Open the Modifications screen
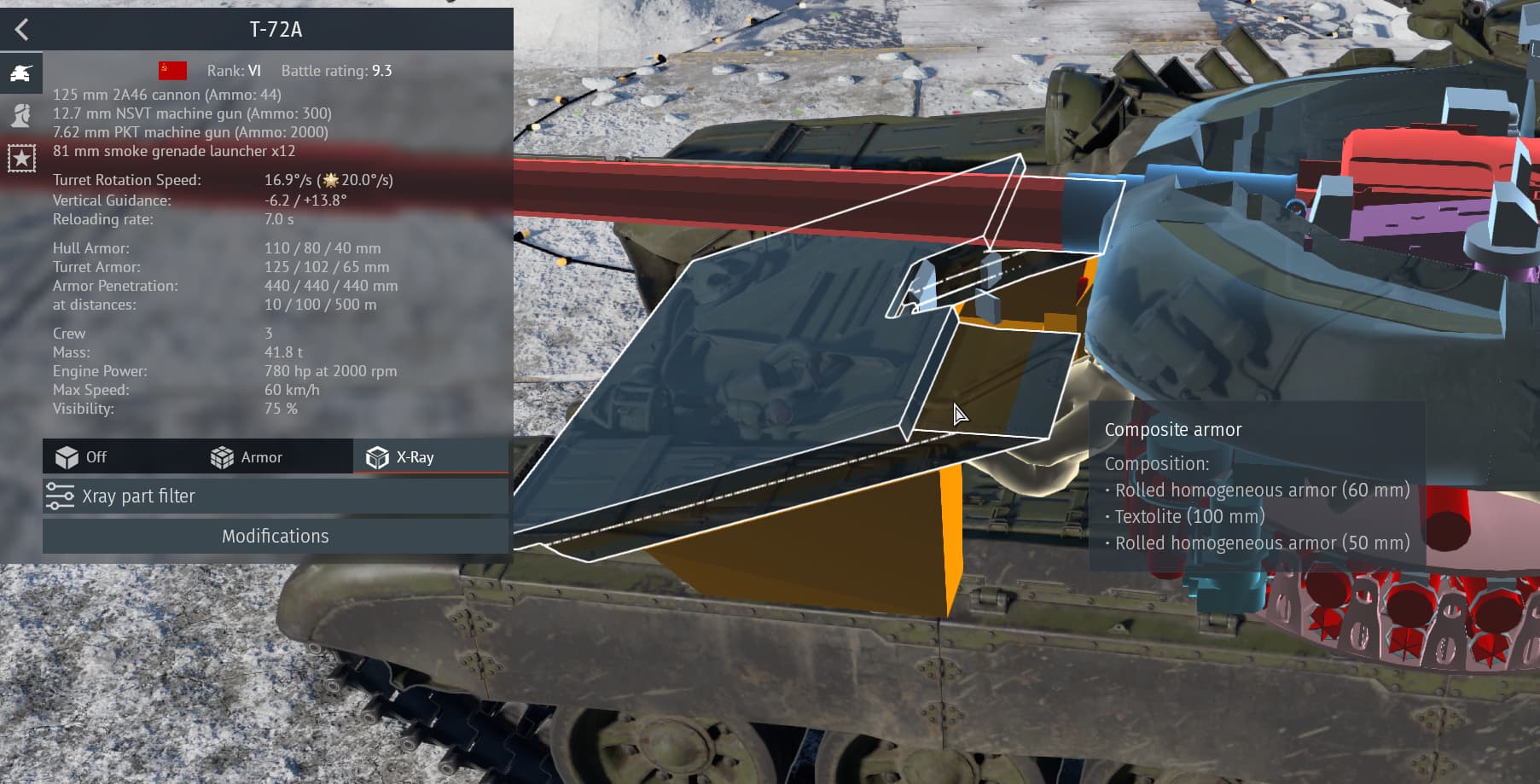This screenshot has width=1540, height=784. [274, 536]
